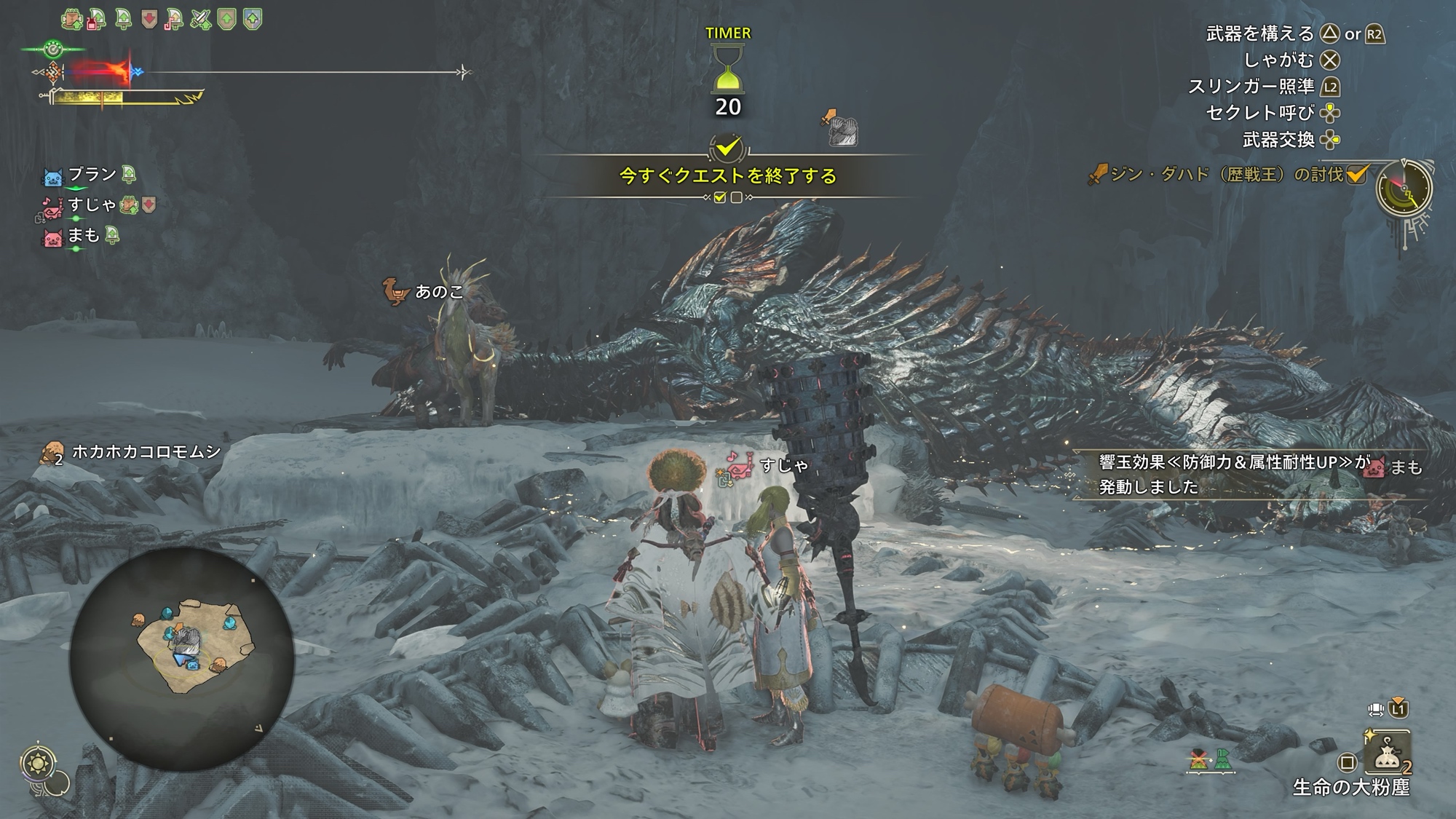This screenshot has width=1456, height=819.
Task: Select the 生命の大粉塵 item slot
Action: click(x=1388, y=754)
